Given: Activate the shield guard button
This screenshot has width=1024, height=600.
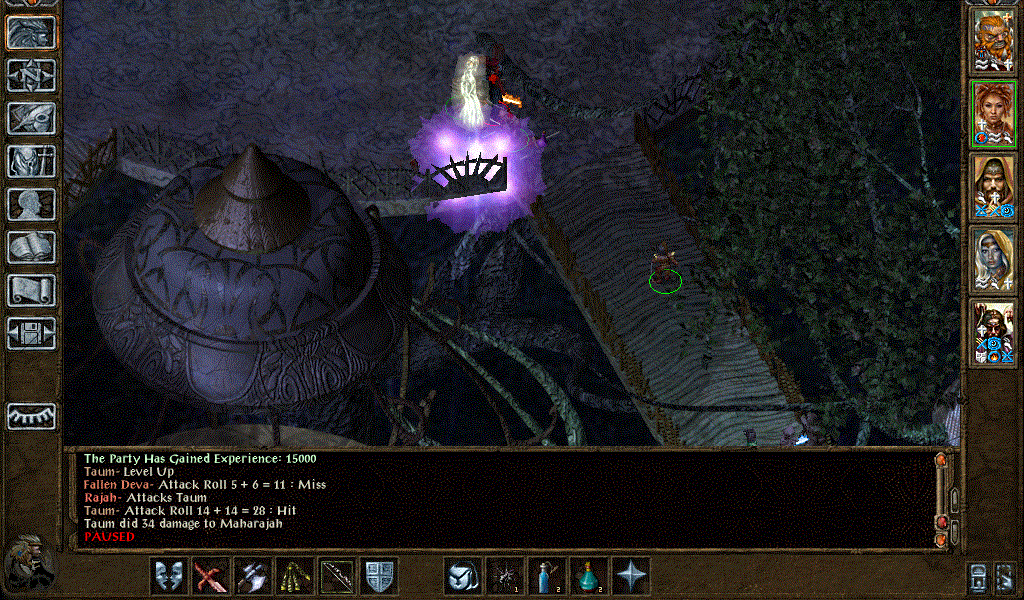Looking at the screenshot, I should pos(379,577).
